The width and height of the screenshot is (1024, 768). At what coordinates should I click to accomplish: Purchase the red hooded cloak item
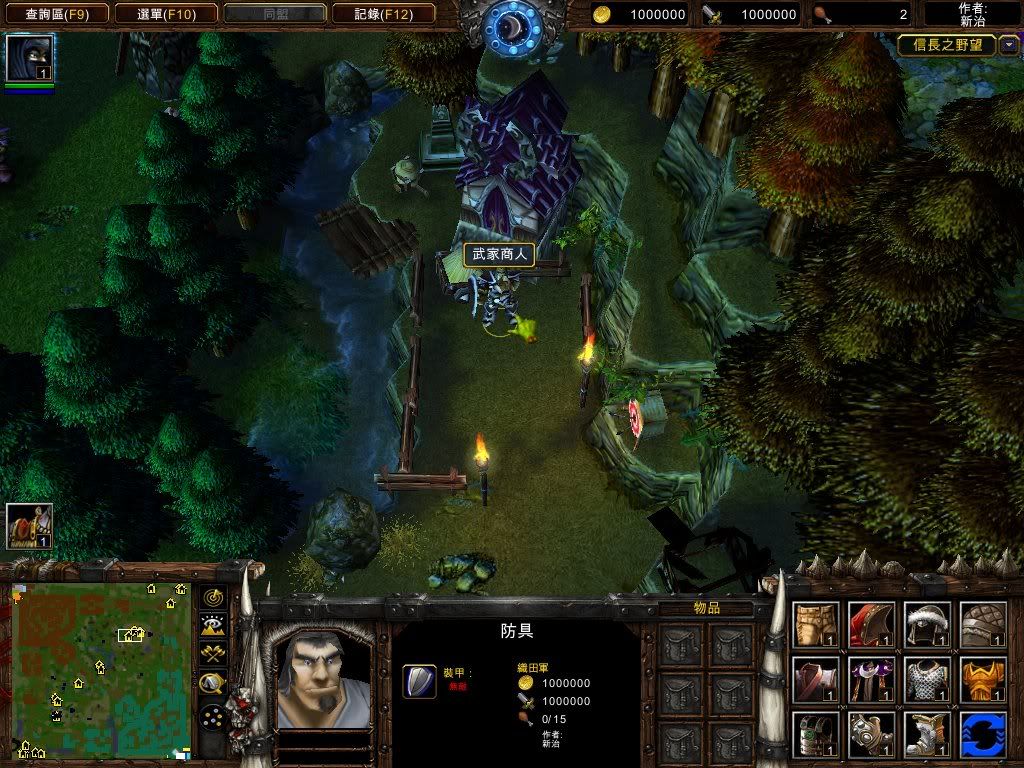tap(871, 624)
